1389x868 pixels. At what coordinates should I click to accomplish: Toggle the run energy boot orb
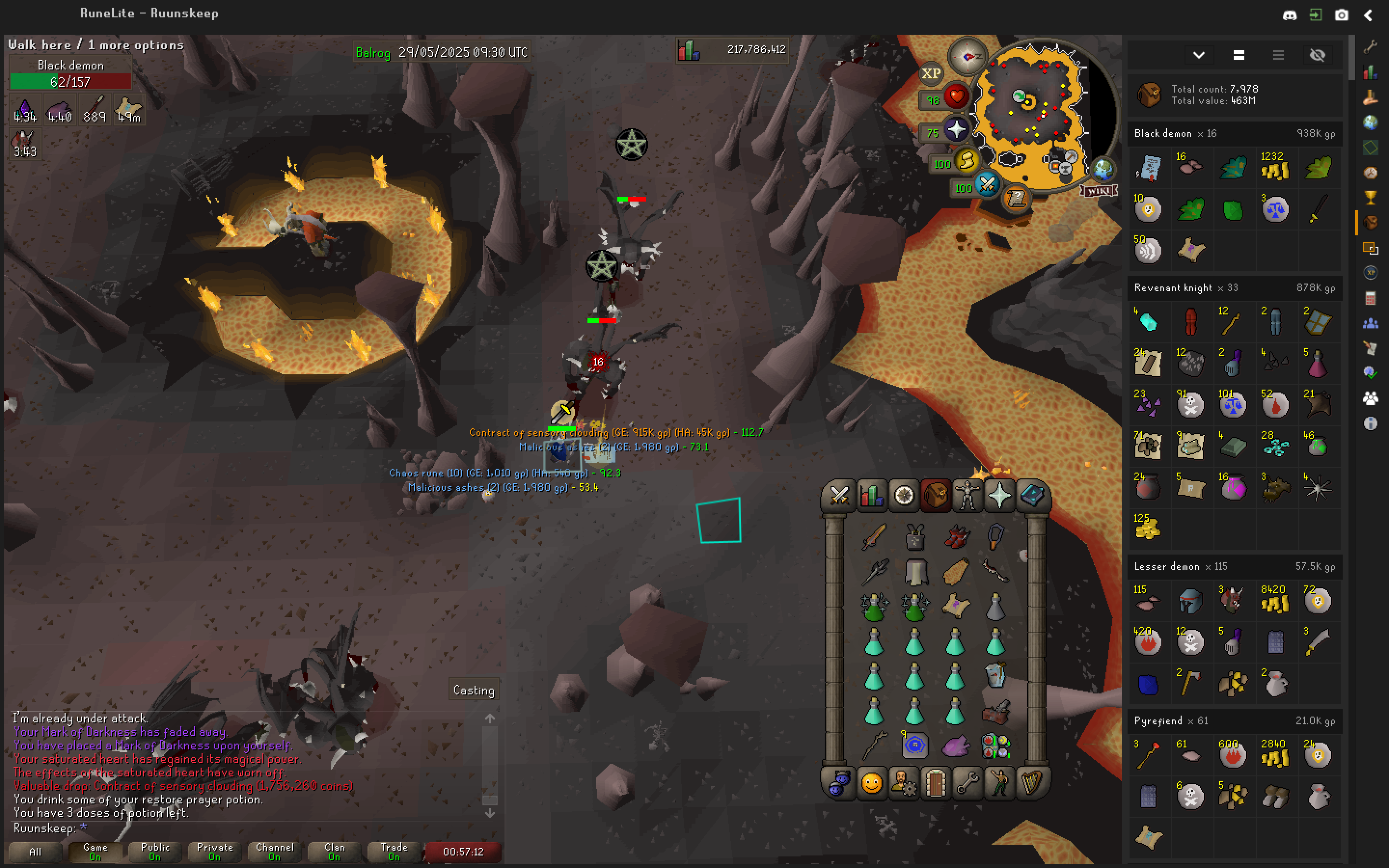pyautogui.click(x=967, y=162)
